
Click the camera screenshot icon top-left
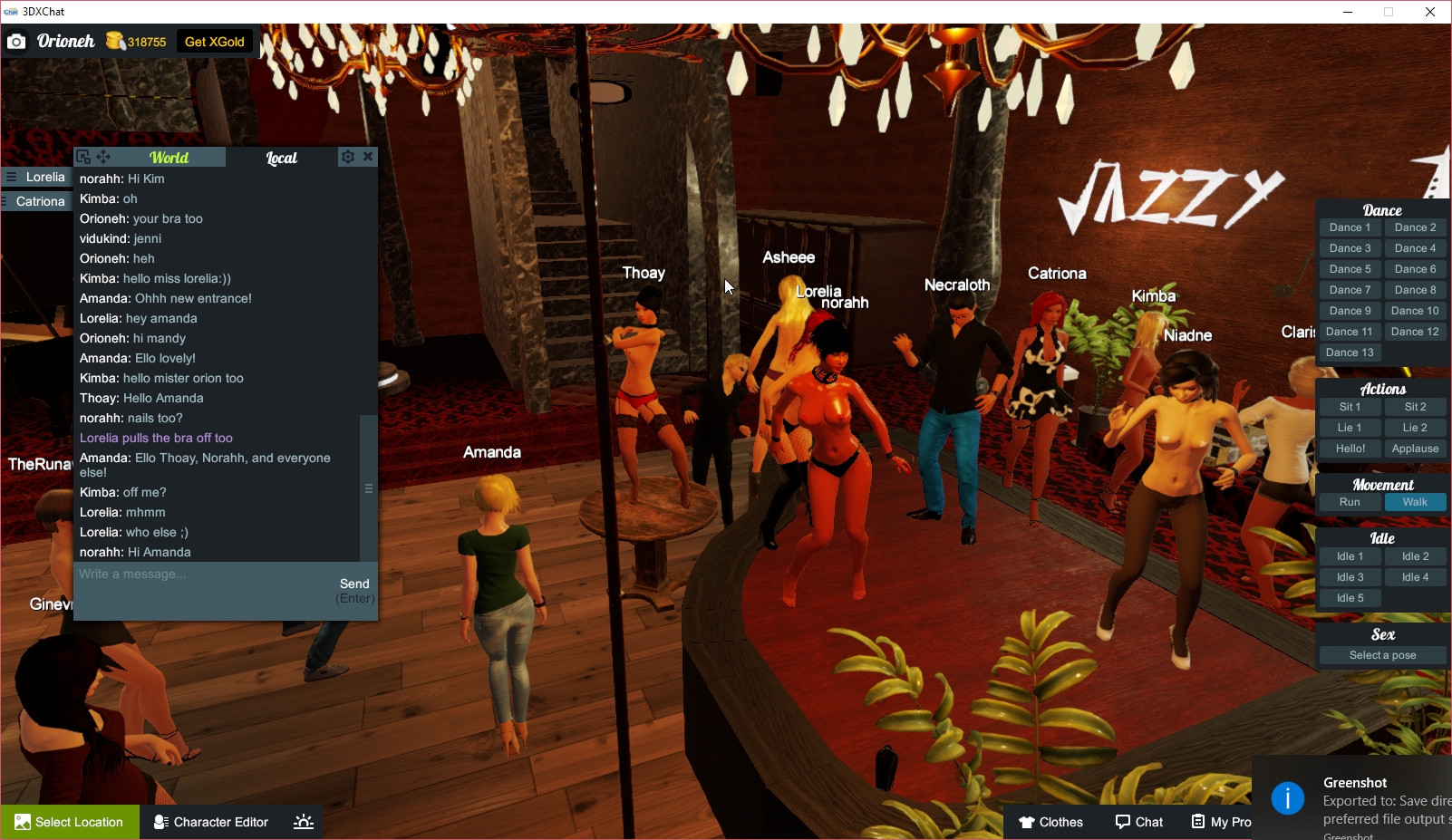click(16, 41)
